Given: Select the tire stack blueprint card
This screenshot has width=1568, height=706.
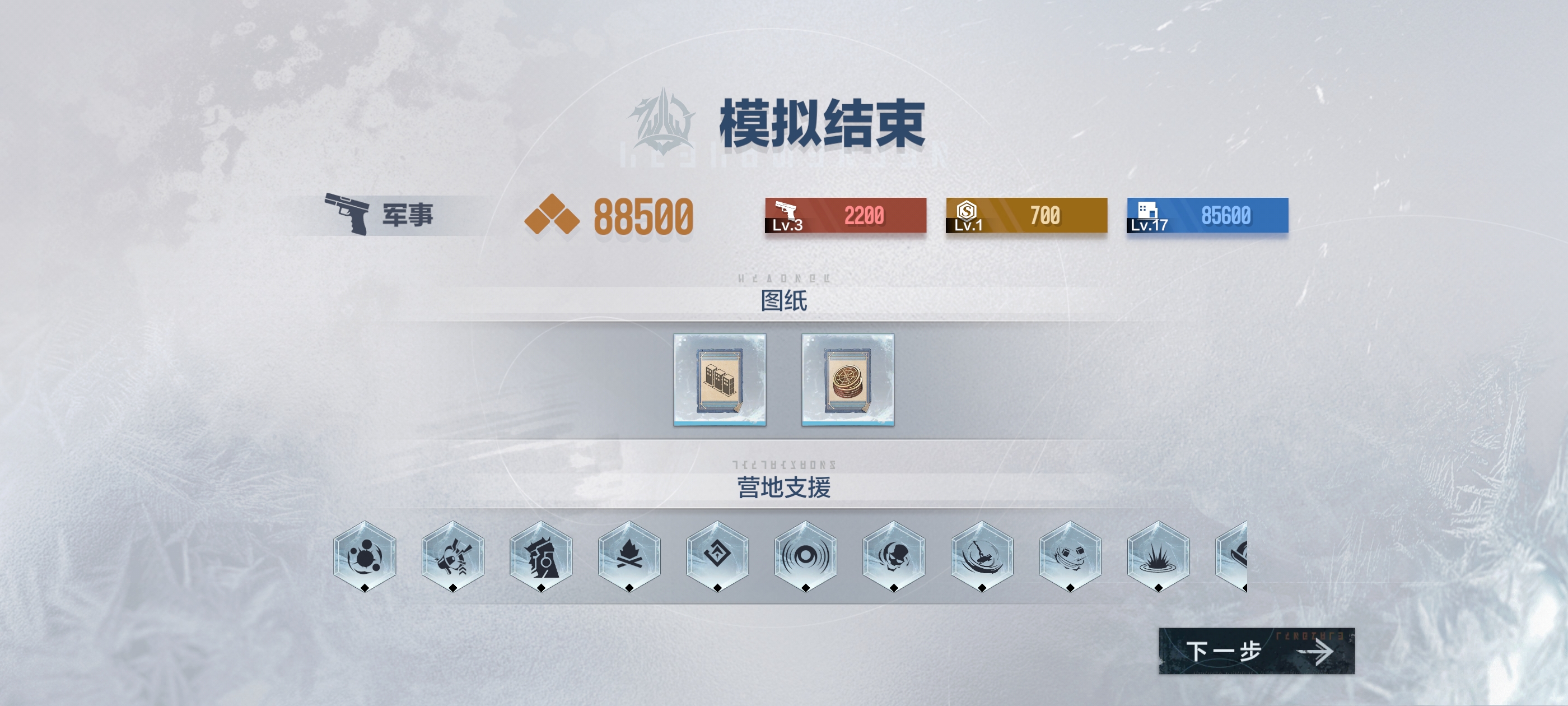Looking at the screenshot, I should pos(847,379).
